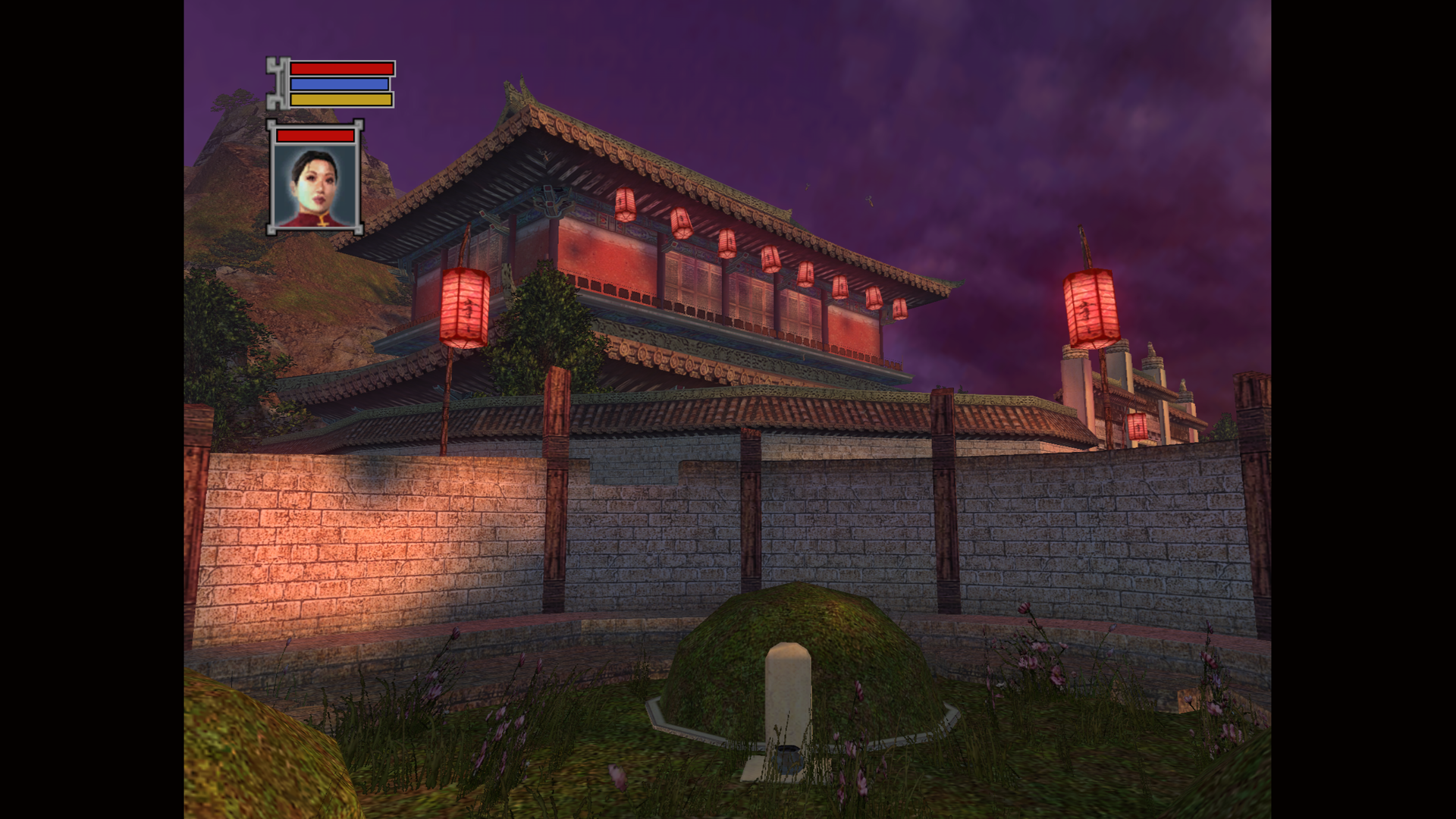Select the female companion portrait

[x=315, y=186]
